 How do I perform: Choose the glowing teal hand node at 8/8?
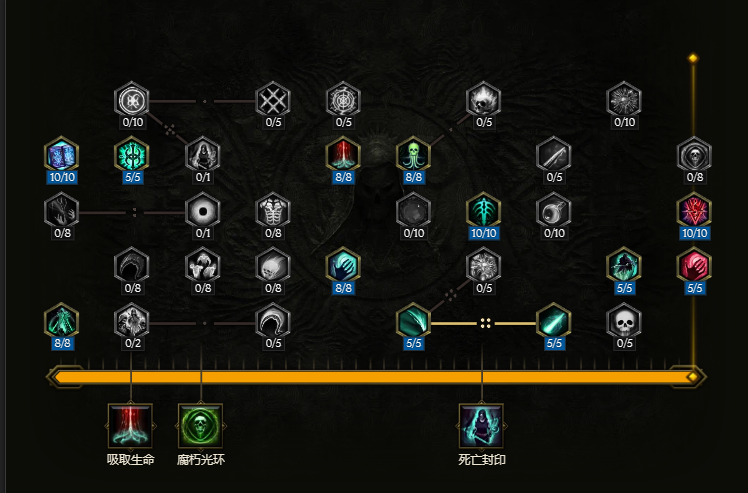coord(343,265)
